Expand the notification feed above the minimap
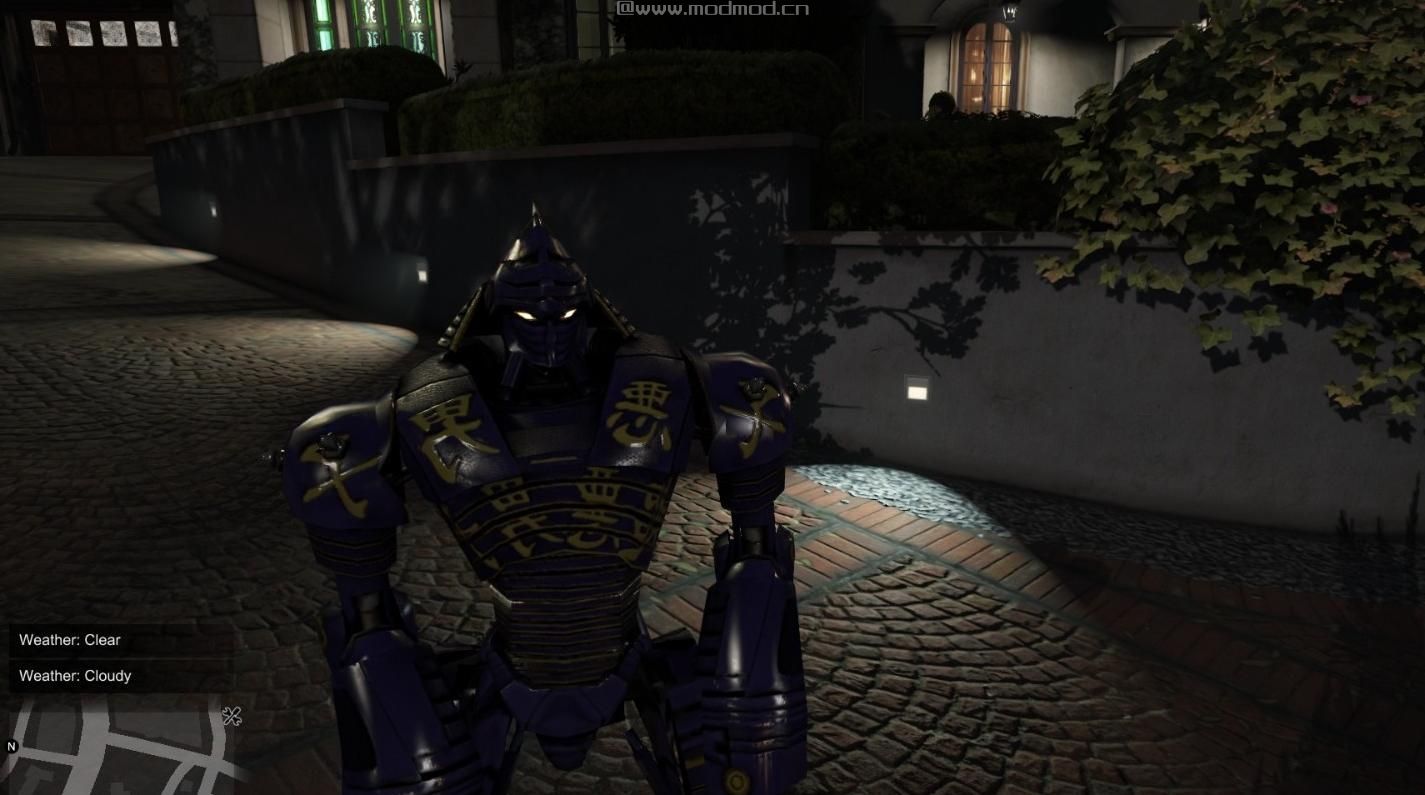Image resolution: width=1425 pixels, height=795 pixels. (120, 658)
